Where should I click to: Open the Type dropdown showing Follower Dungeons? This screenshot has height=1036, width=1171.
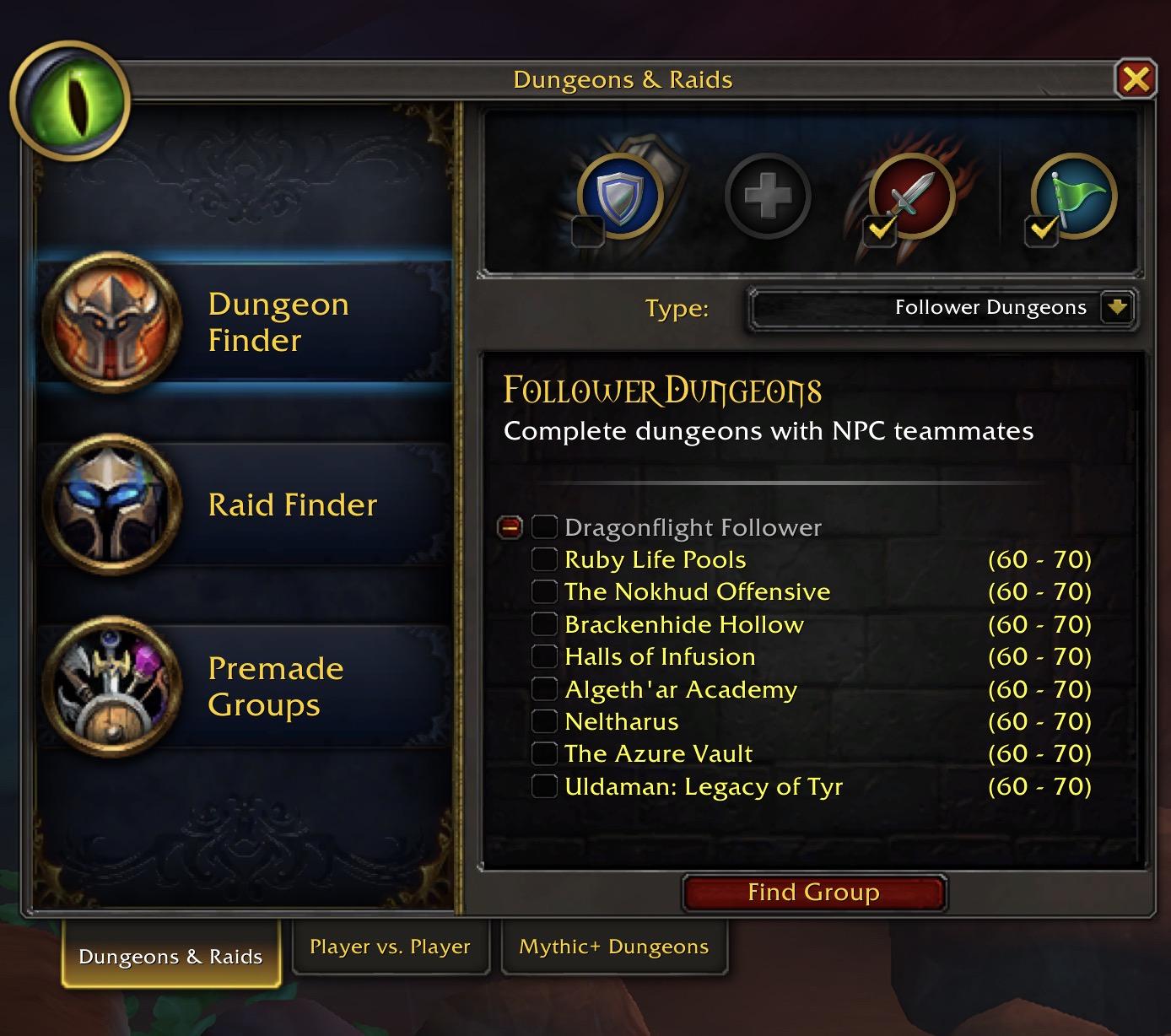(x=942, y=308)
